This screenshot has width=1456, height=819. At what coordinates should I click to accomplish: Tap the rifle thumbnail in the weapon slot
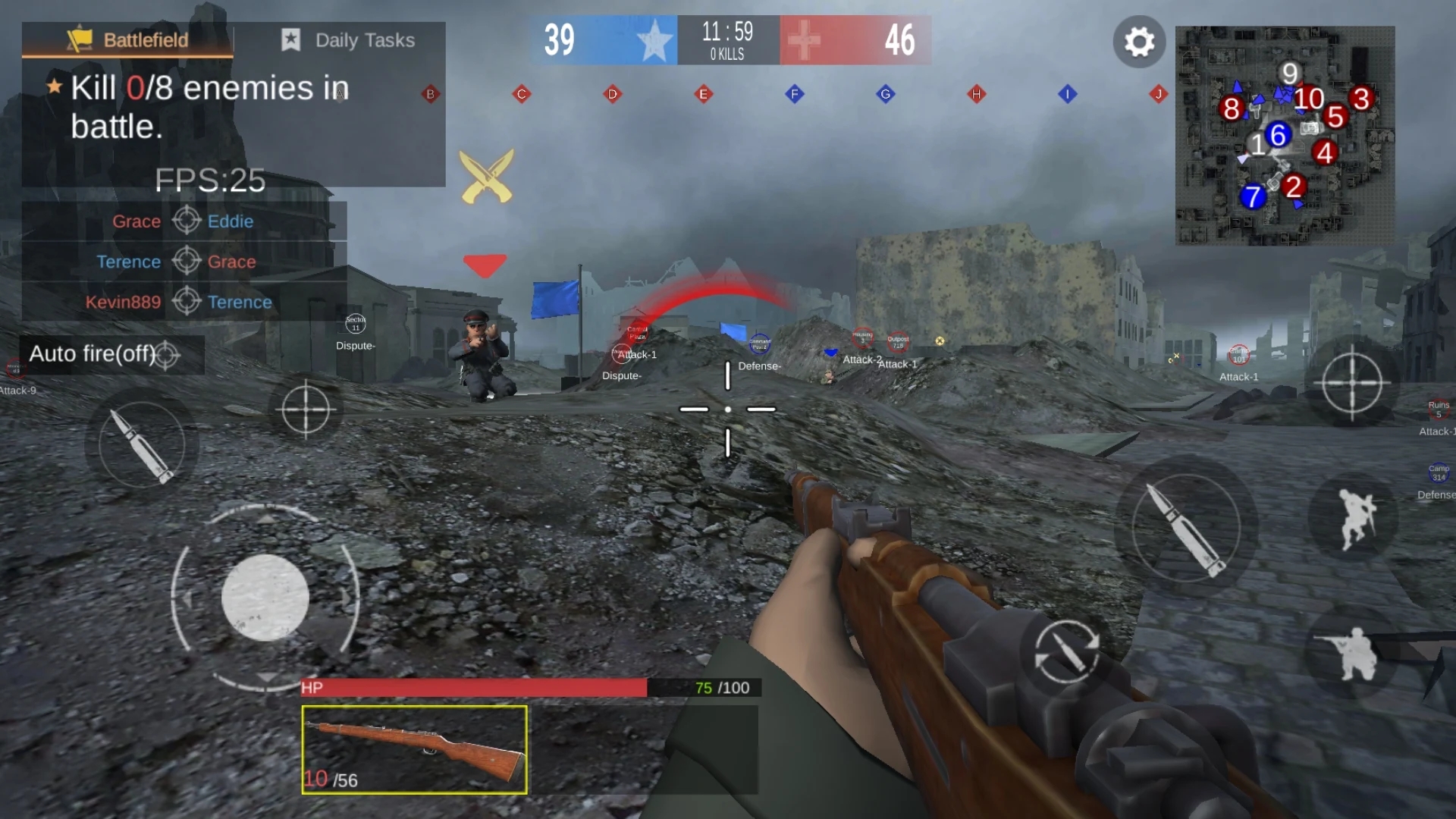tap(413, 749)
